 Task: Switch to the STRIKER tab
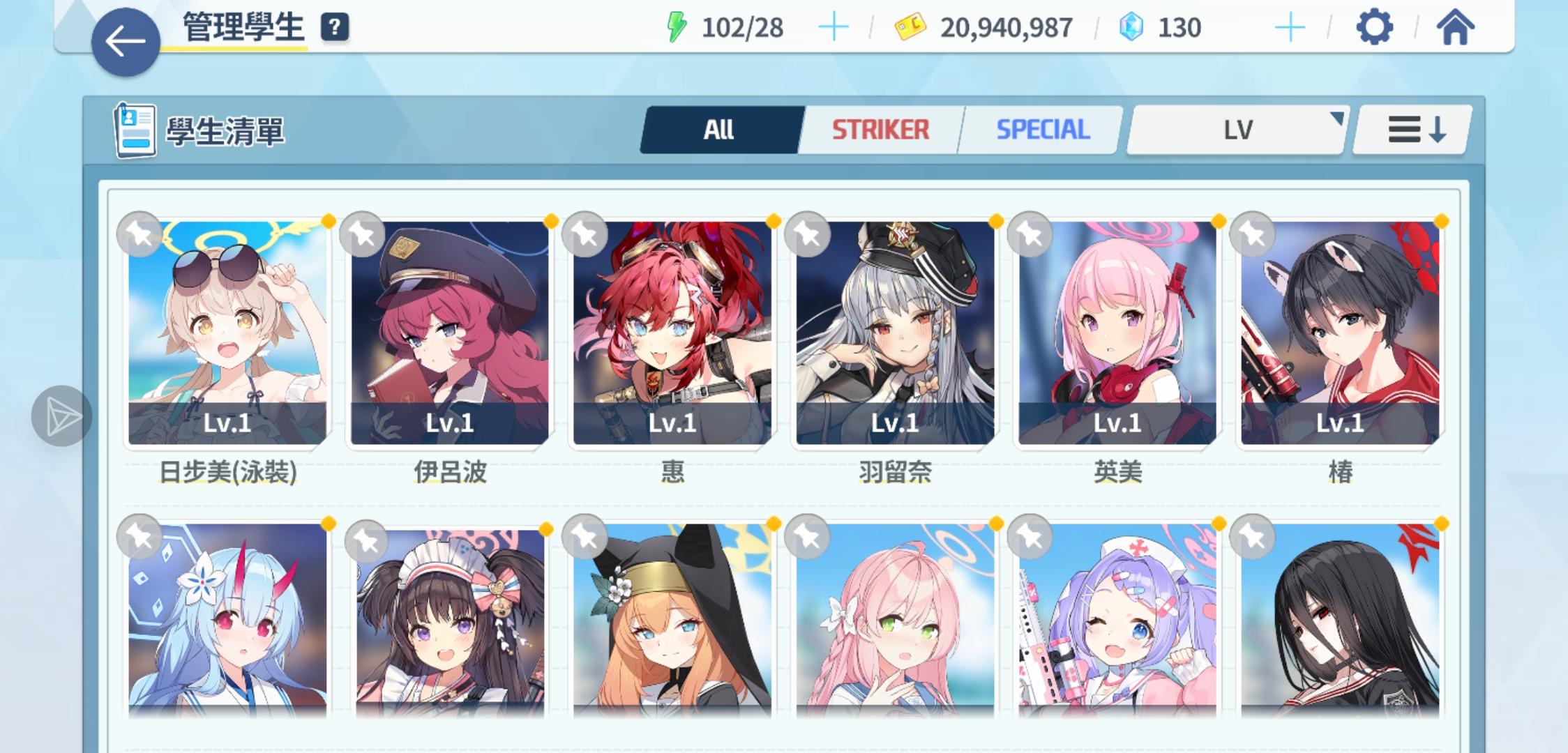click(x=880, y=128)
